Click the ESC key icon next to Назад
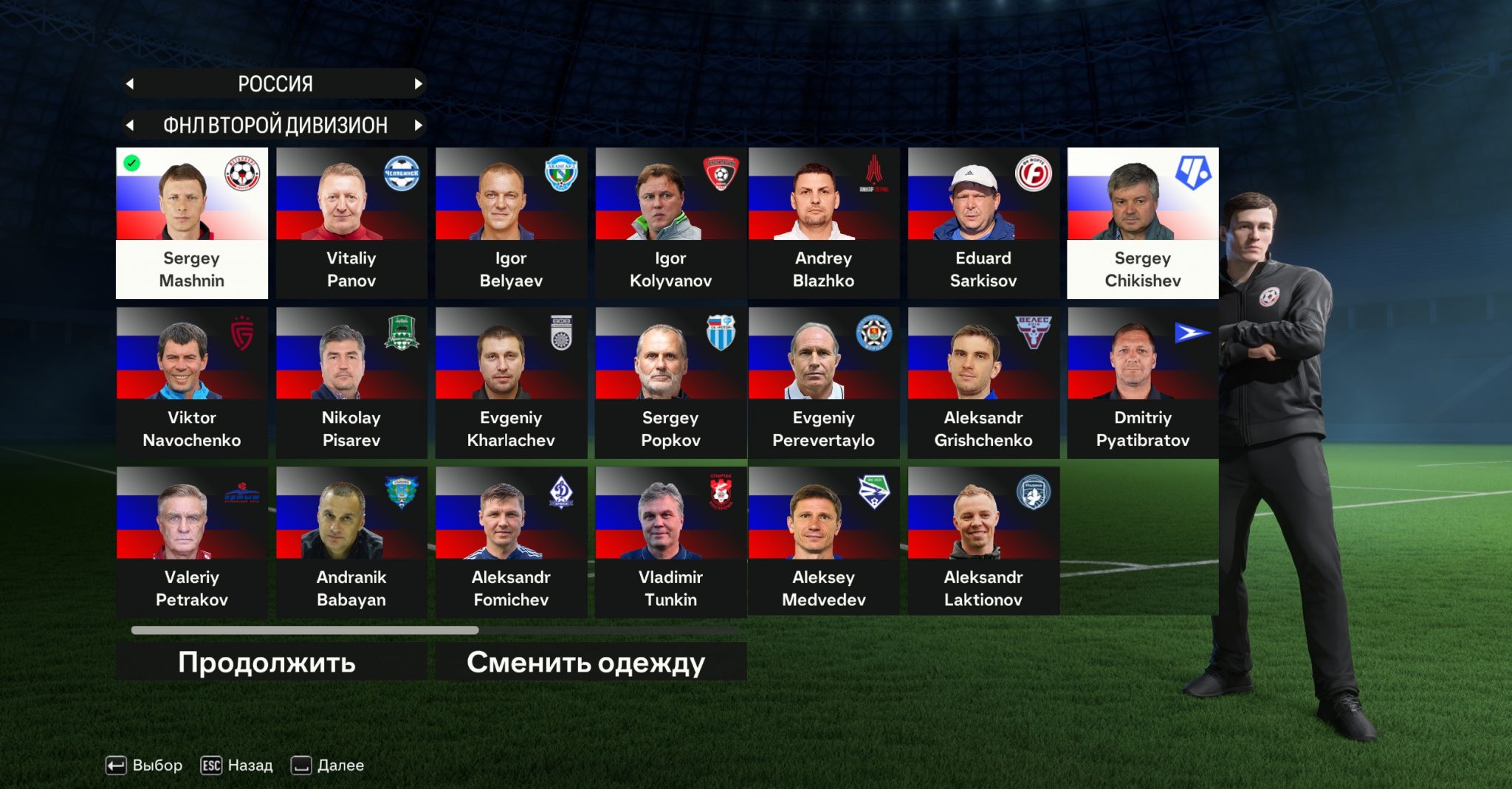 point(210,765)
